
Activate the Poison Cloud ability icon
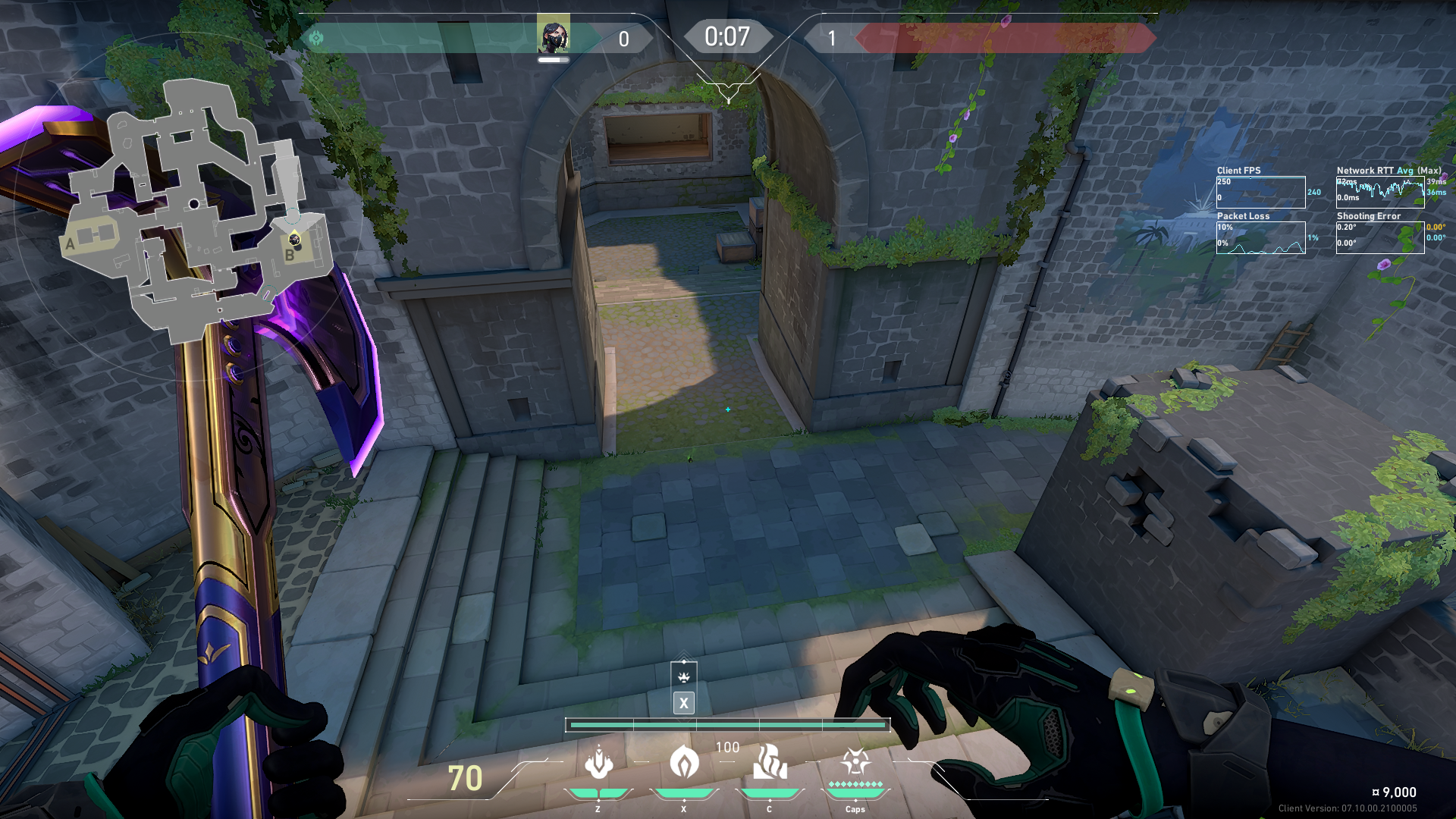click(684, 762)
